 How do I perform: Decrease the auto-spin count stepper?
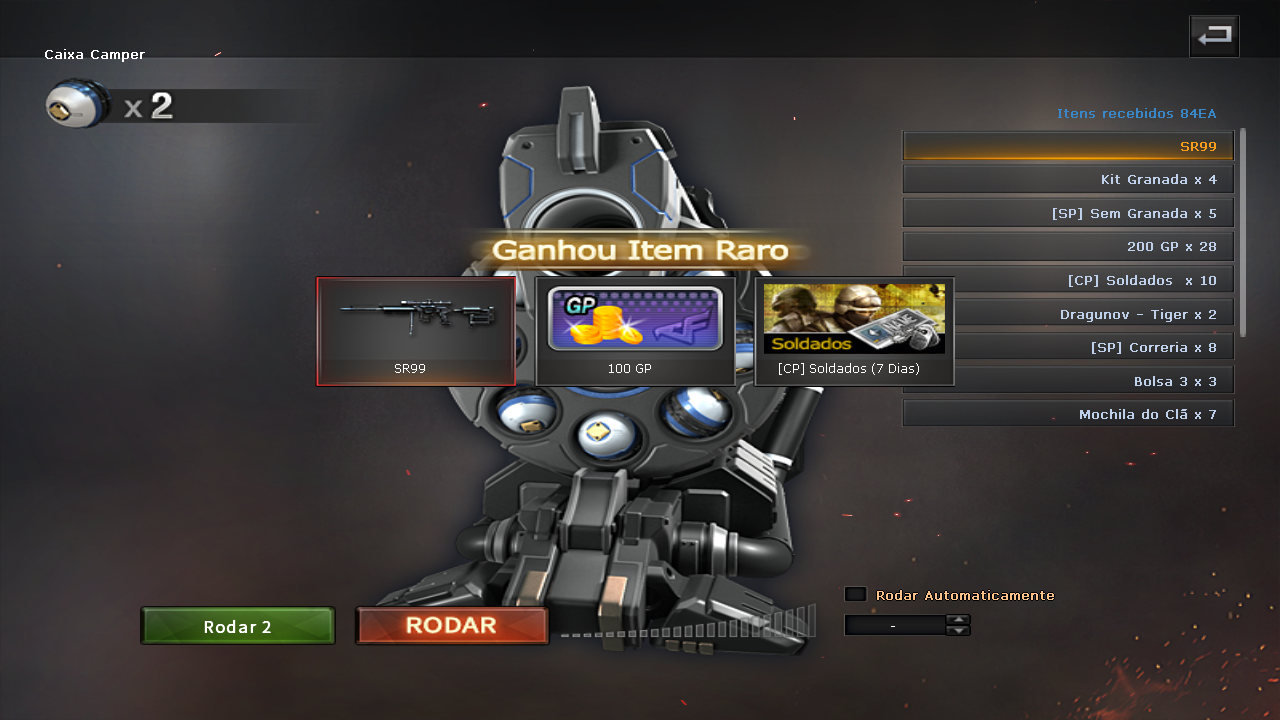958,631
